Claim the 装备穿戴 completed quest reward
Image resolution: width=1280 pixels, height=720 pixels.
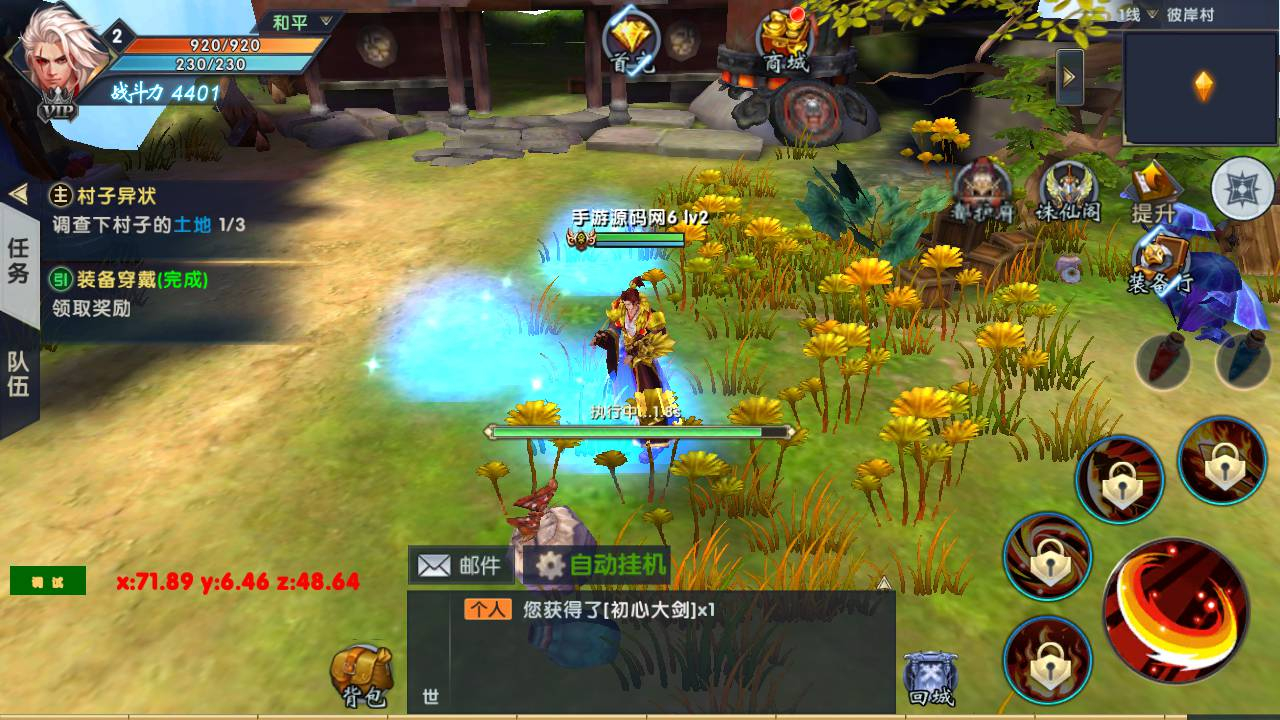[x=148, y=294]
